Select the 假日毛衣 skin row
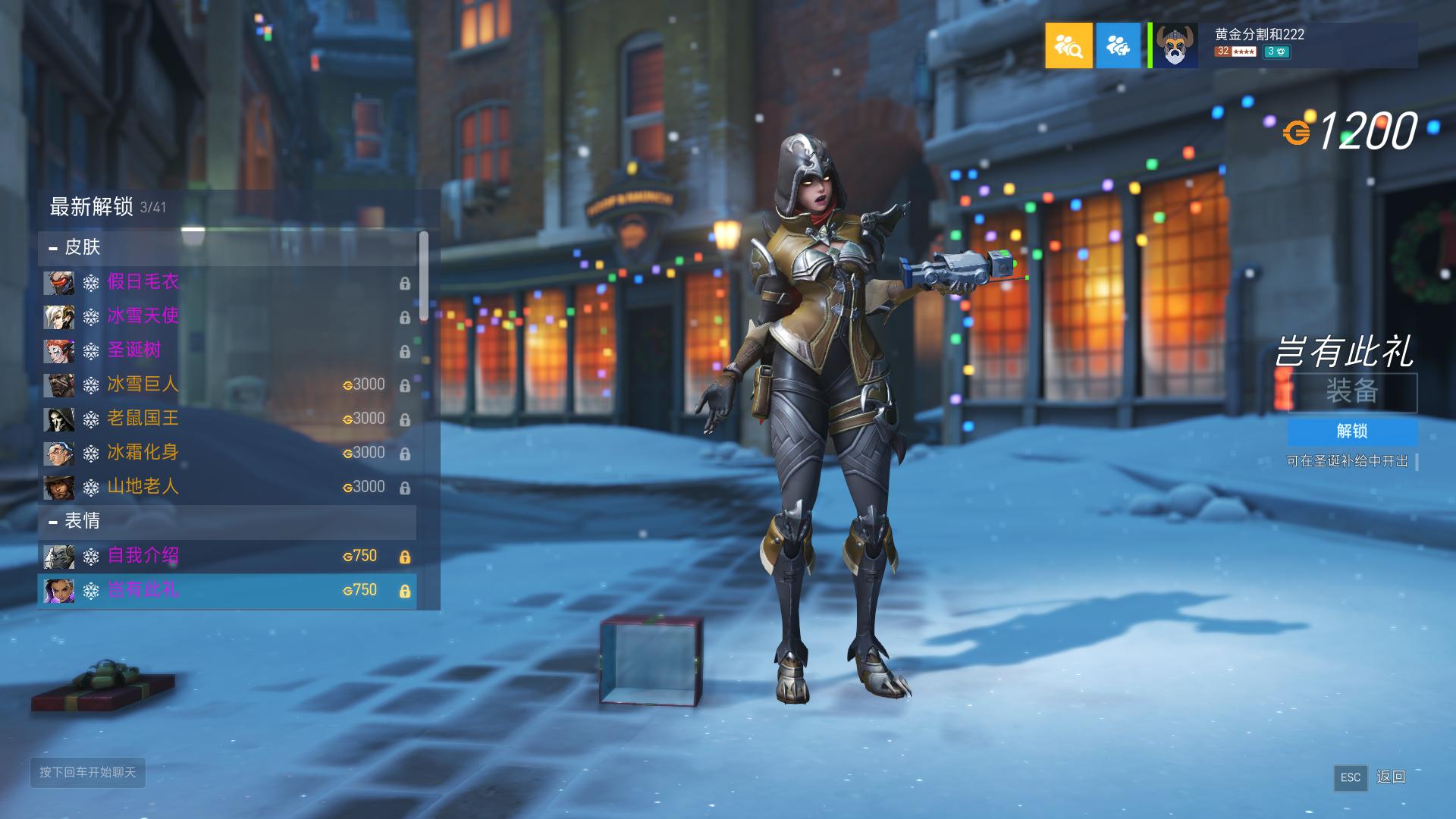Viewport: 1456px width, 819px height. coord(227,282)
